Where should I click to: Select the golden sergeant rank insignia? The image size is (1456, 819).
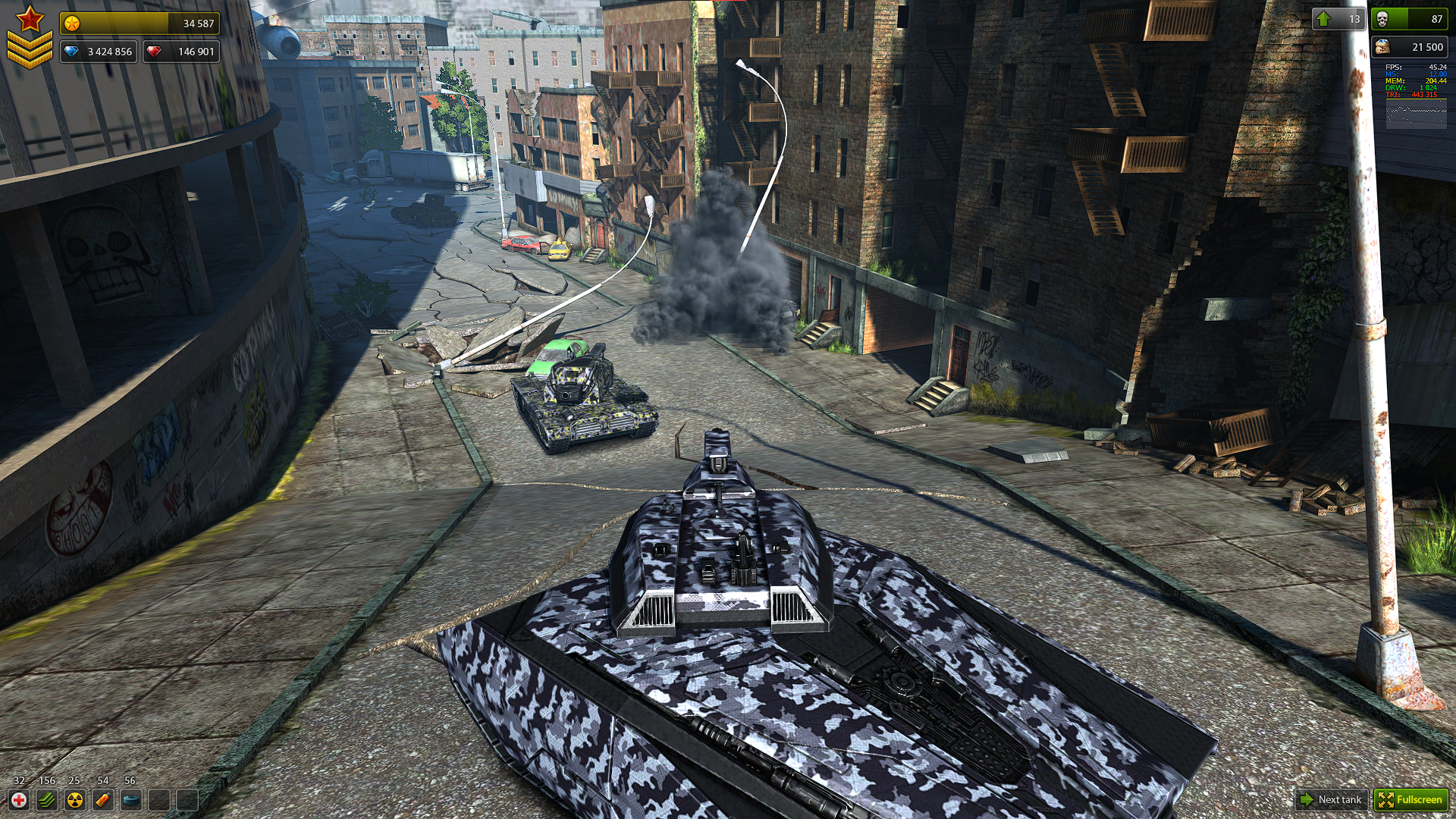pos(30,34)
